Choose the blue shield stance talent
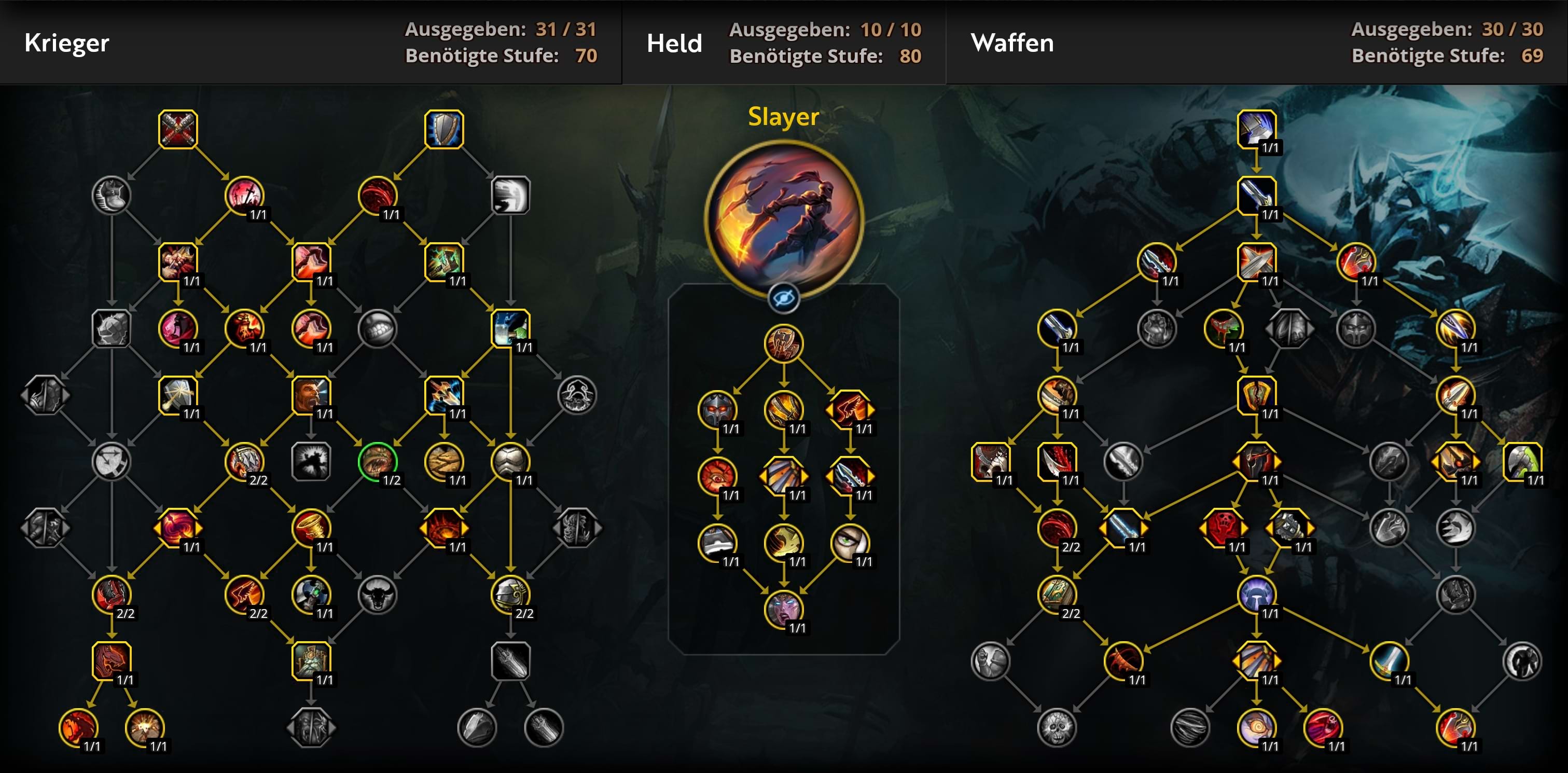Screen dimensions: 1568x773 click(443, 129)
